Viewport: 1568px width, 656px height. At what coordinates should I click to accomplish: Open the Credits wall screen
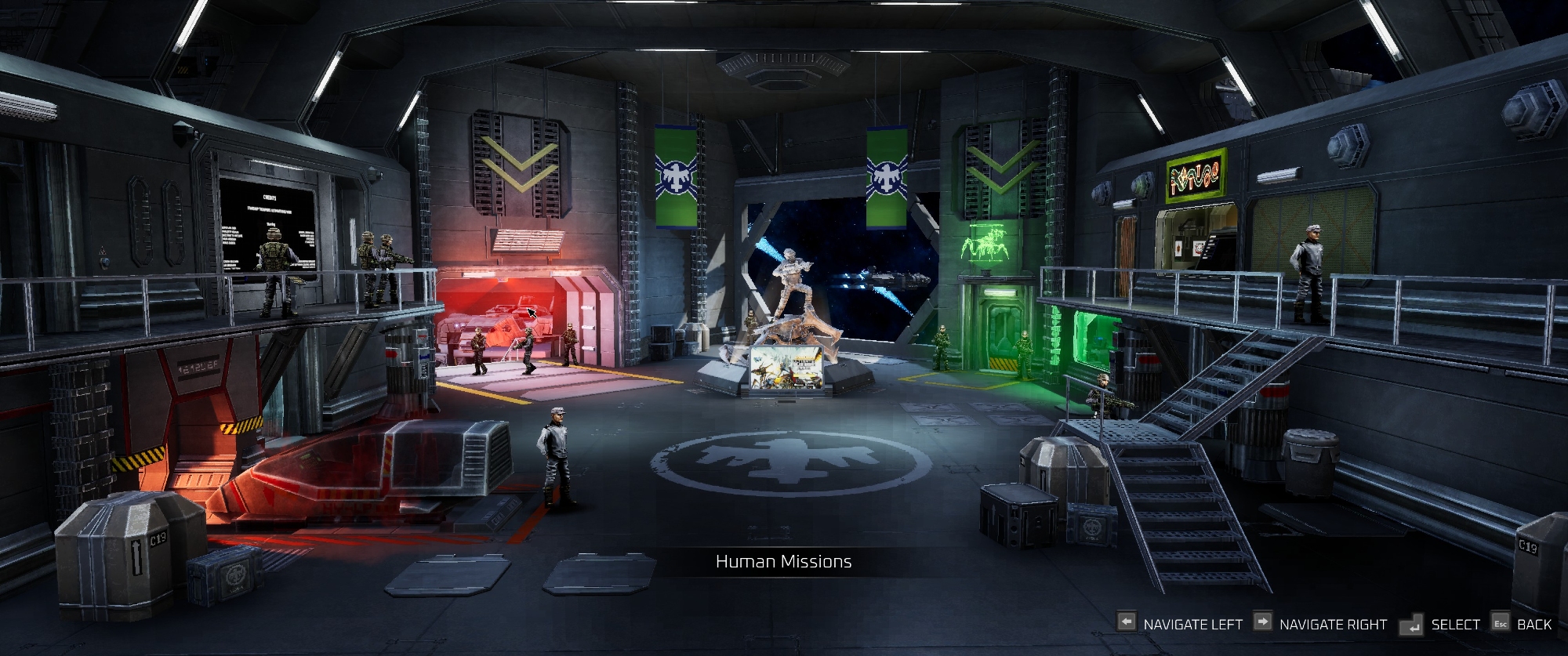(x=268, y=223)
